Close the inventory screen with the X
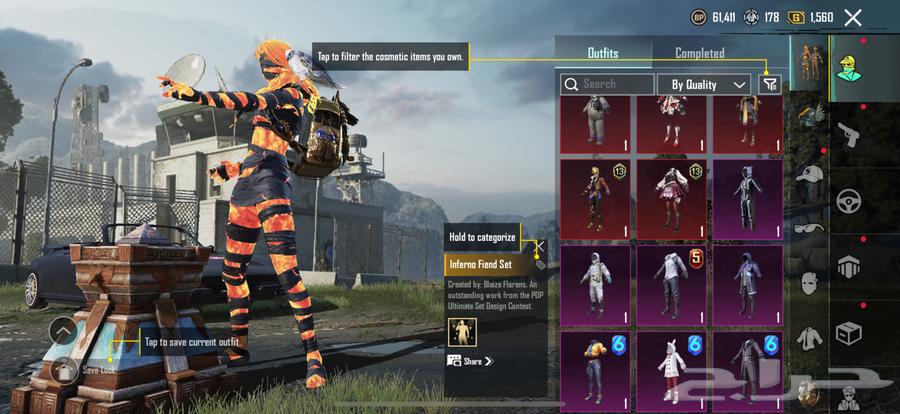 coord(852,17)
